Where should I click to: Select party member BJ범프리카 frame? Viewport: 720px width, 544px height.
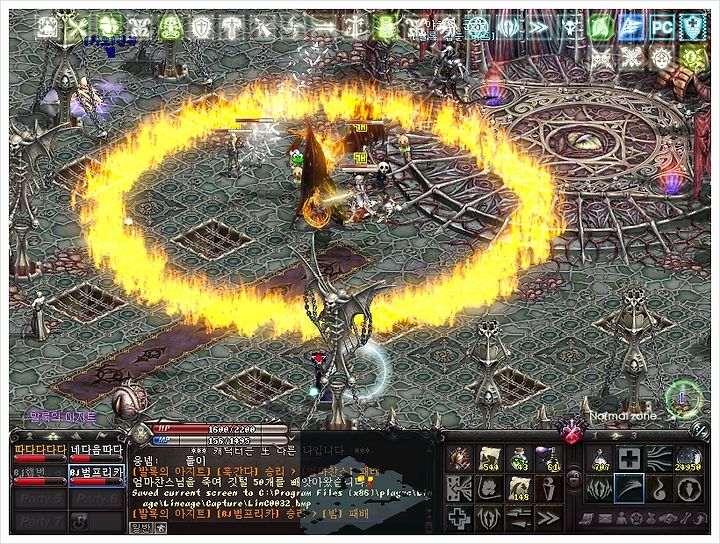[x=95, y=471]
